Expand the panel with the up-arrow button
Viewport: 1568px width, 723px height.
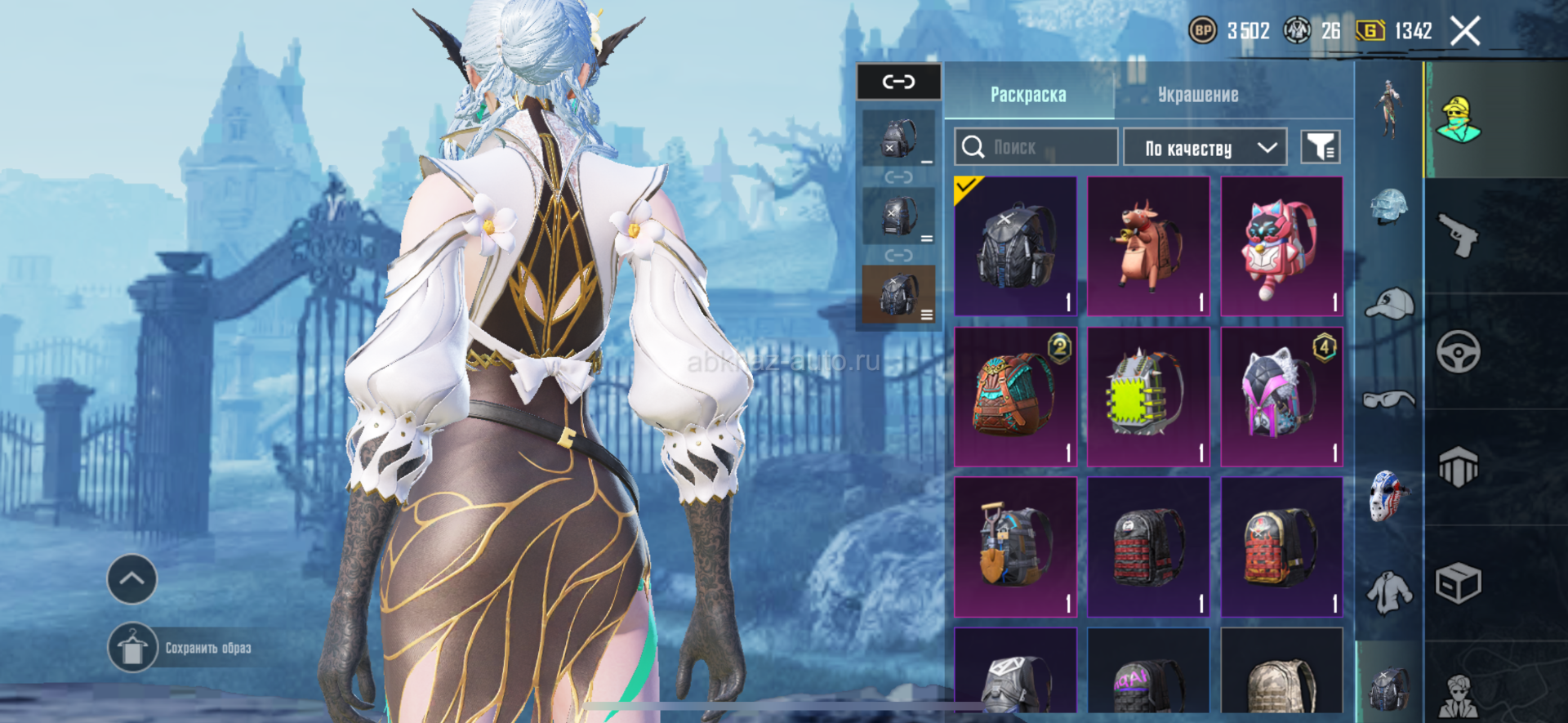coord(132,579)
